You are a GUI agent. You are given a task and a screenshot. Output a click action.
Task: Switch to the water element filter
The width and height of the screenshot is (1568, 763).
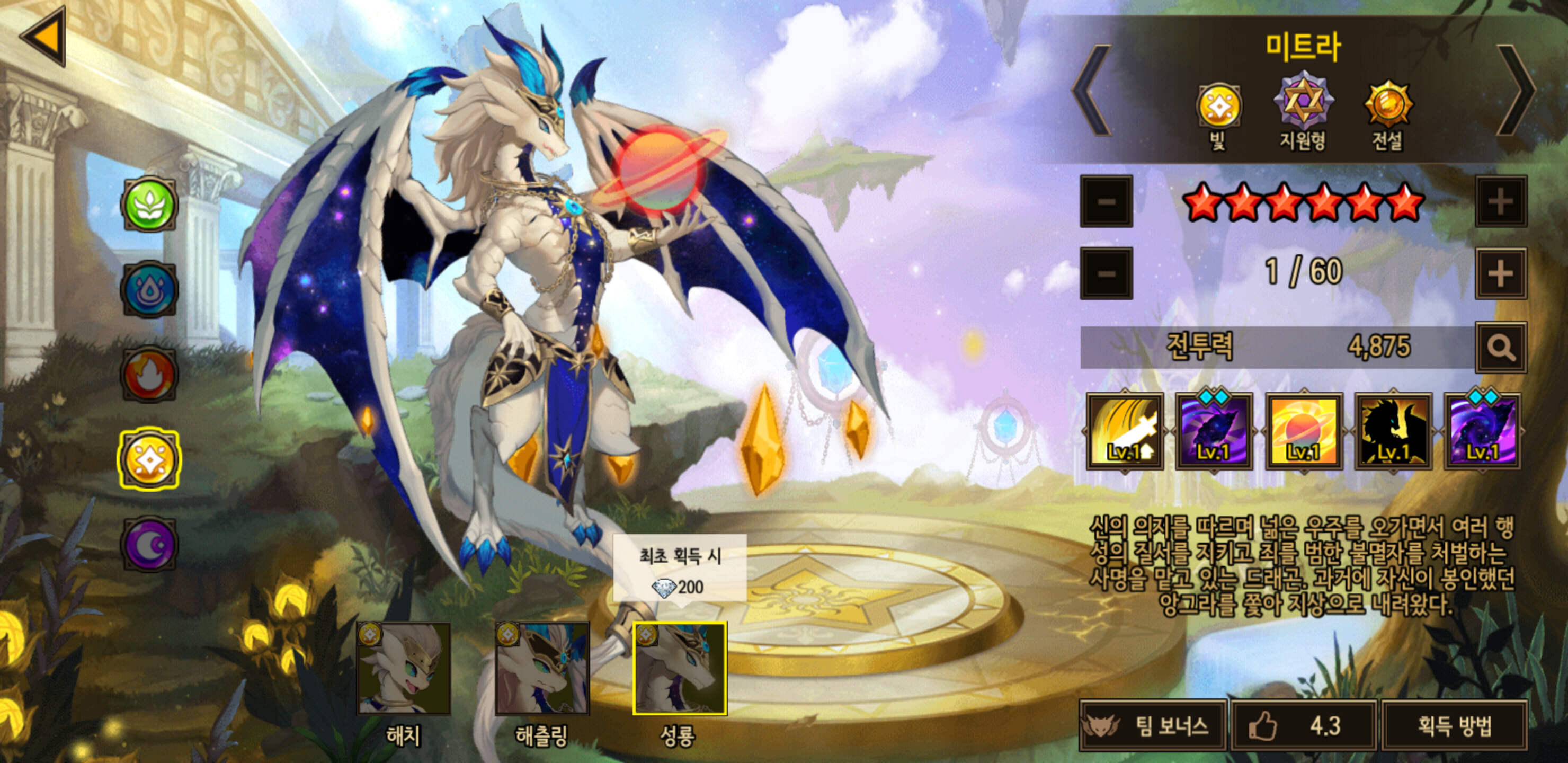[149, 289]
